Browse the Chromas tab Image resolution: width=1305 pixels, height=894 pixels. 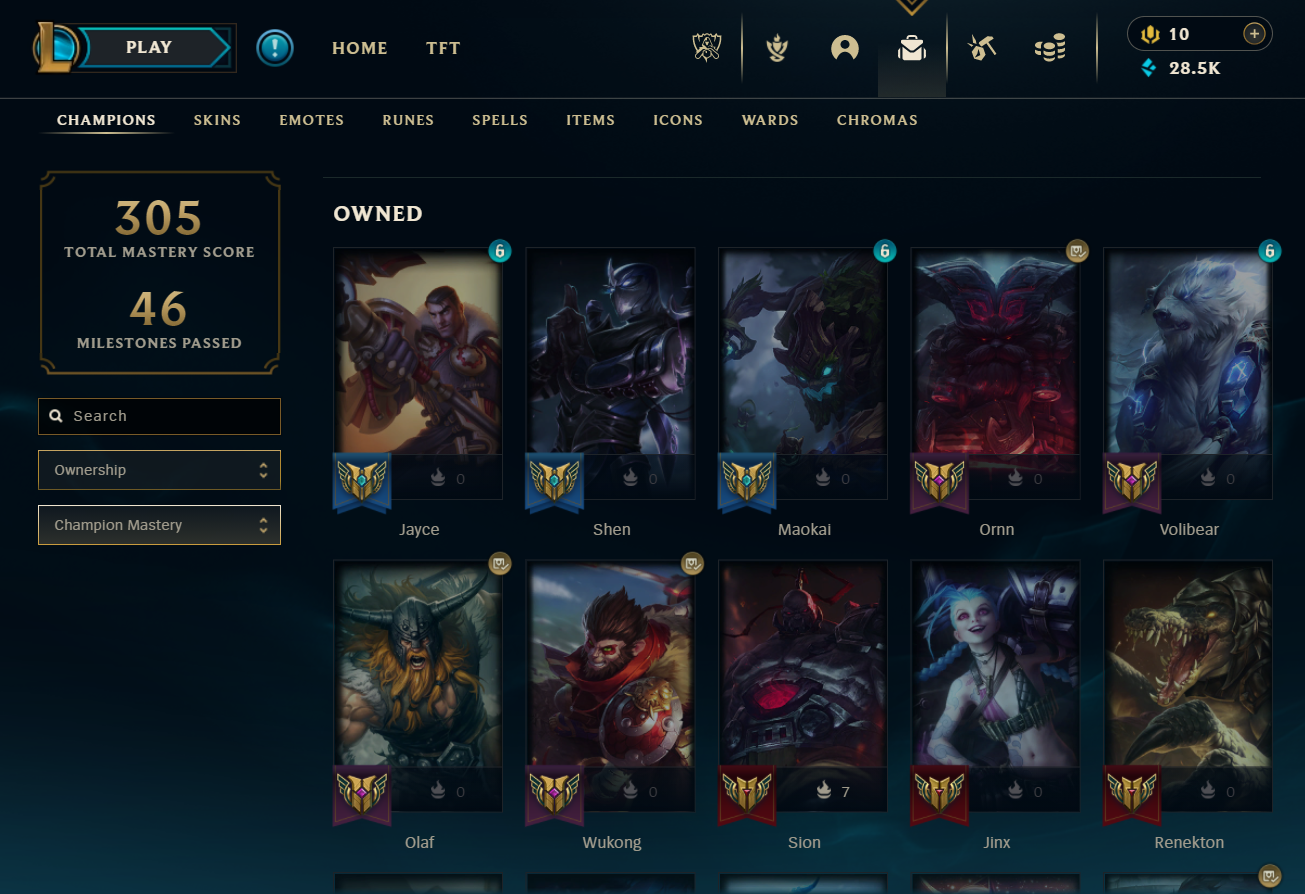pyautogui.click(x=877, y=120)
